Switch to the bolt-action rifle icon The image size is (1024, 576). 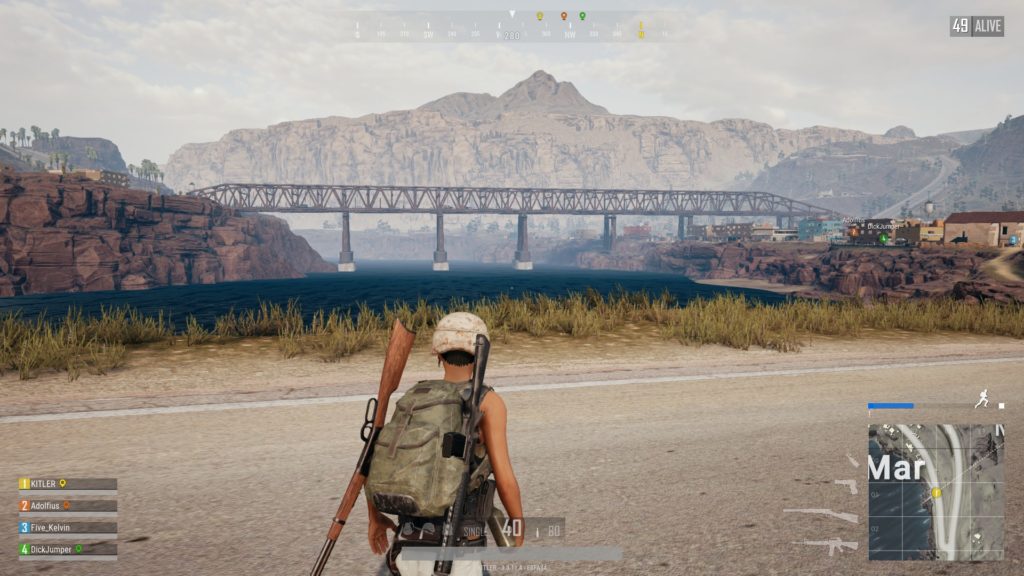pos(821,515)
